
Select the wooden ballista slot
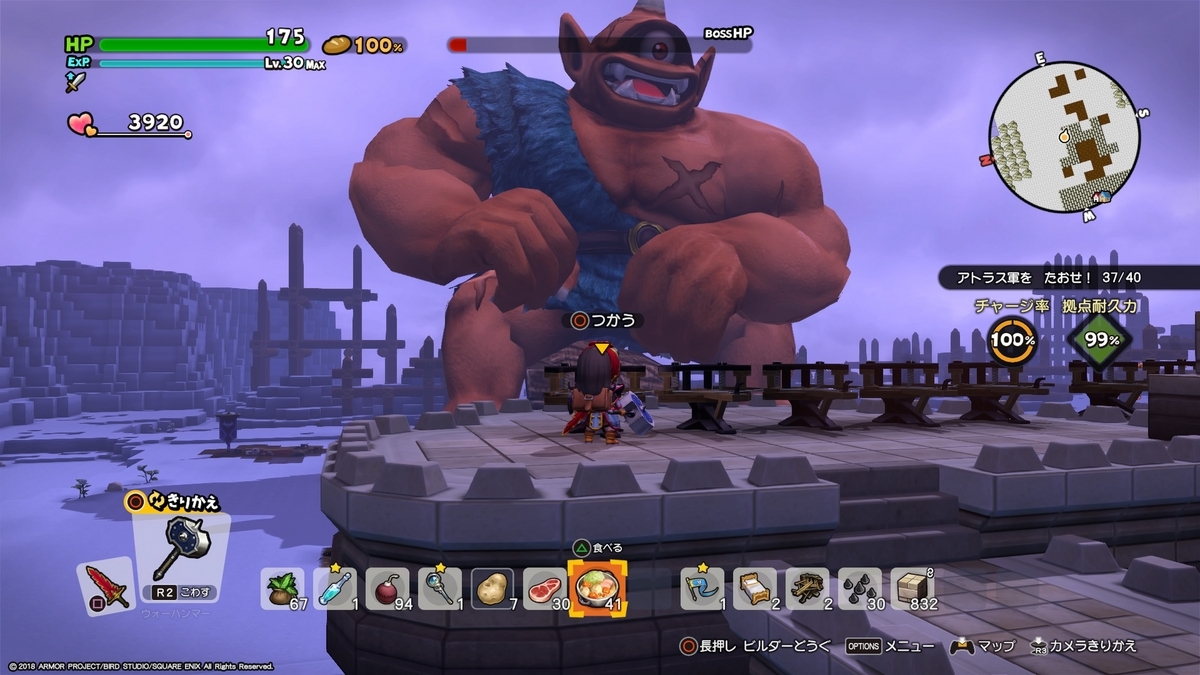(x=807, y=589)
